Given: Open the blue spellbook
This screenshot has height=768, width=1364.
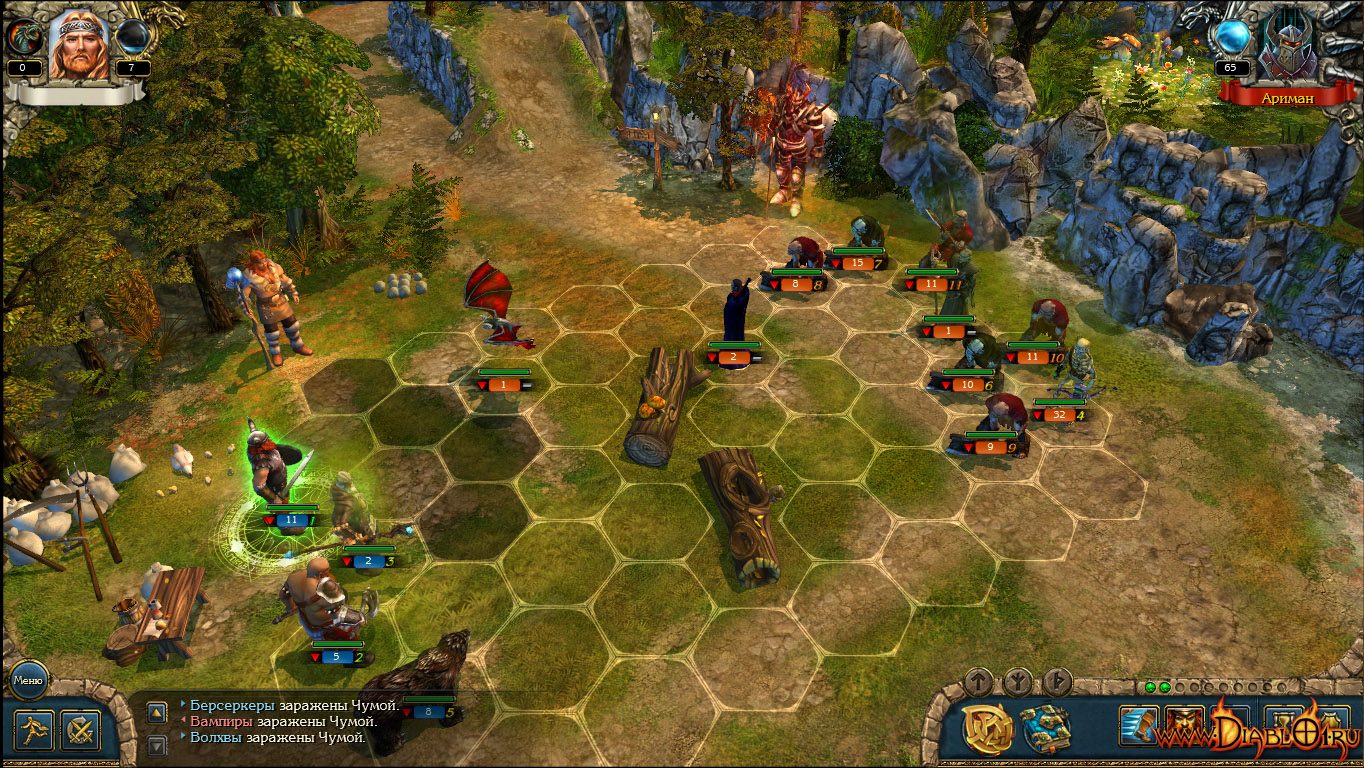Looking at the screenshot, I should pos(1045,729).
